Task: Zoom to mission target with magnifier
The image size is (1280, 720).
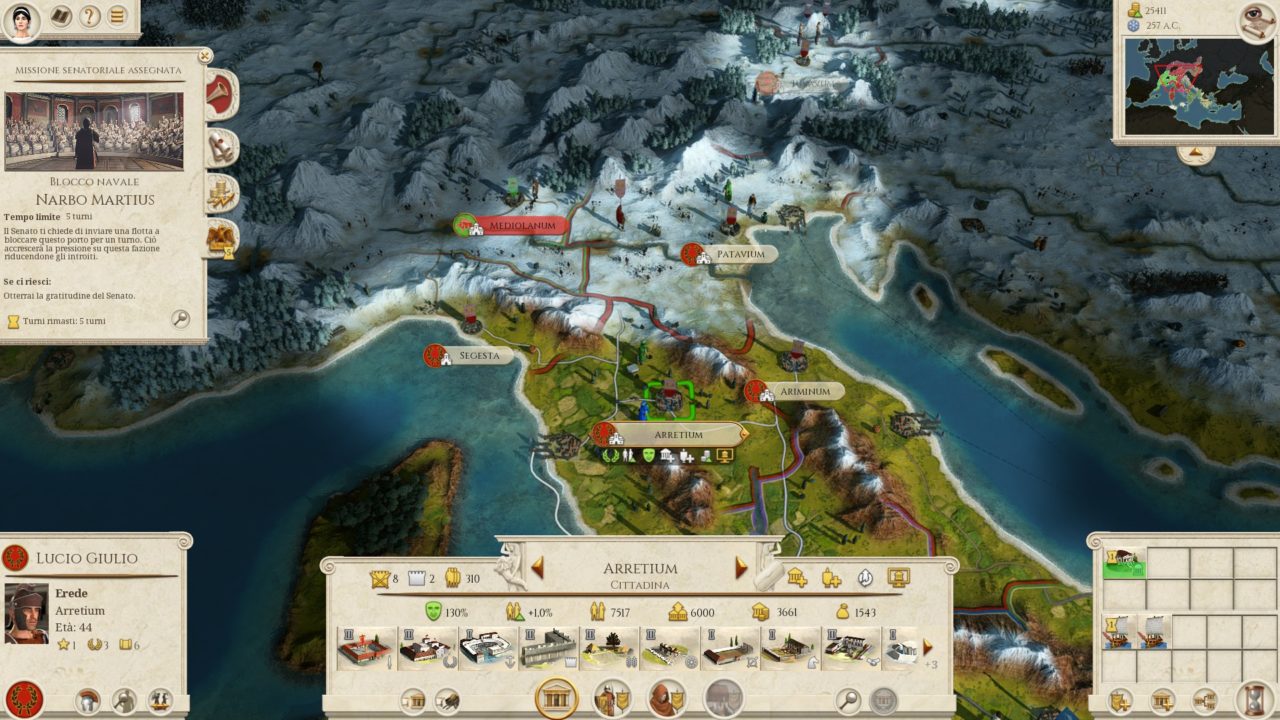Action: [180, 319]
